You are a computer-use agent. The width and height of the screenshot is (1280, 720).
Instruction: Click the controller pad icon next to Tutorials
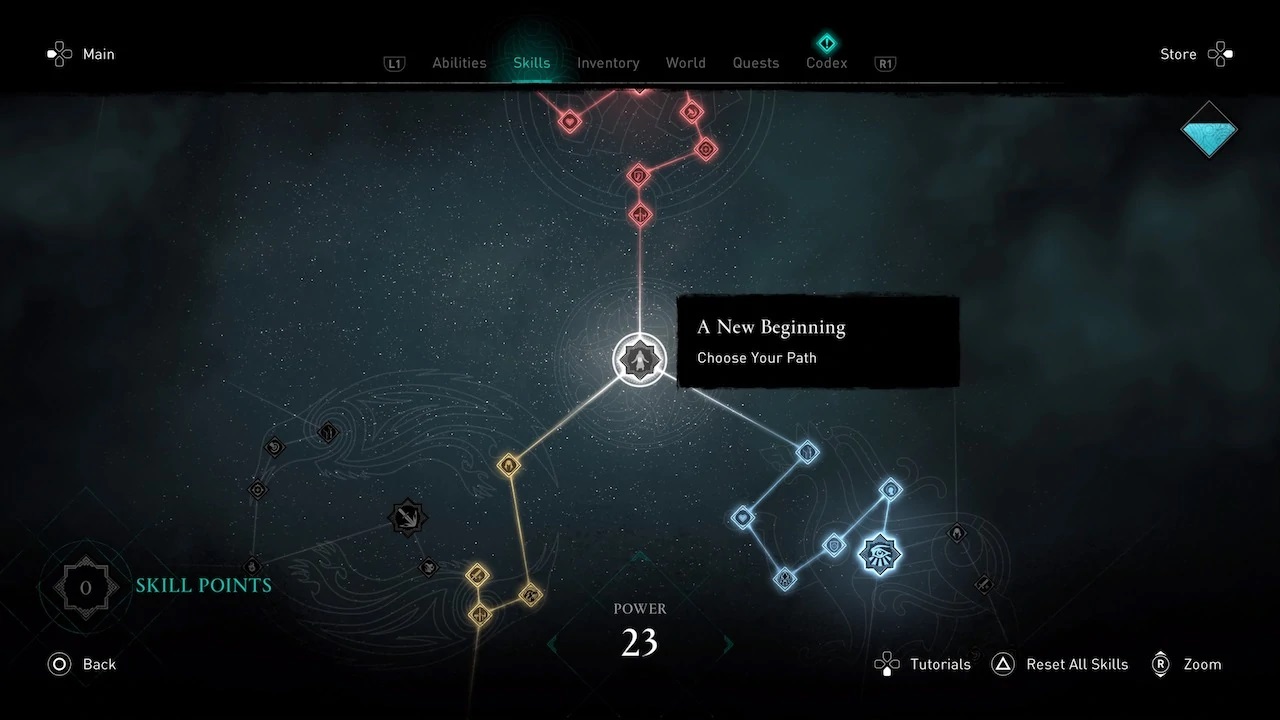coord(886,664)
